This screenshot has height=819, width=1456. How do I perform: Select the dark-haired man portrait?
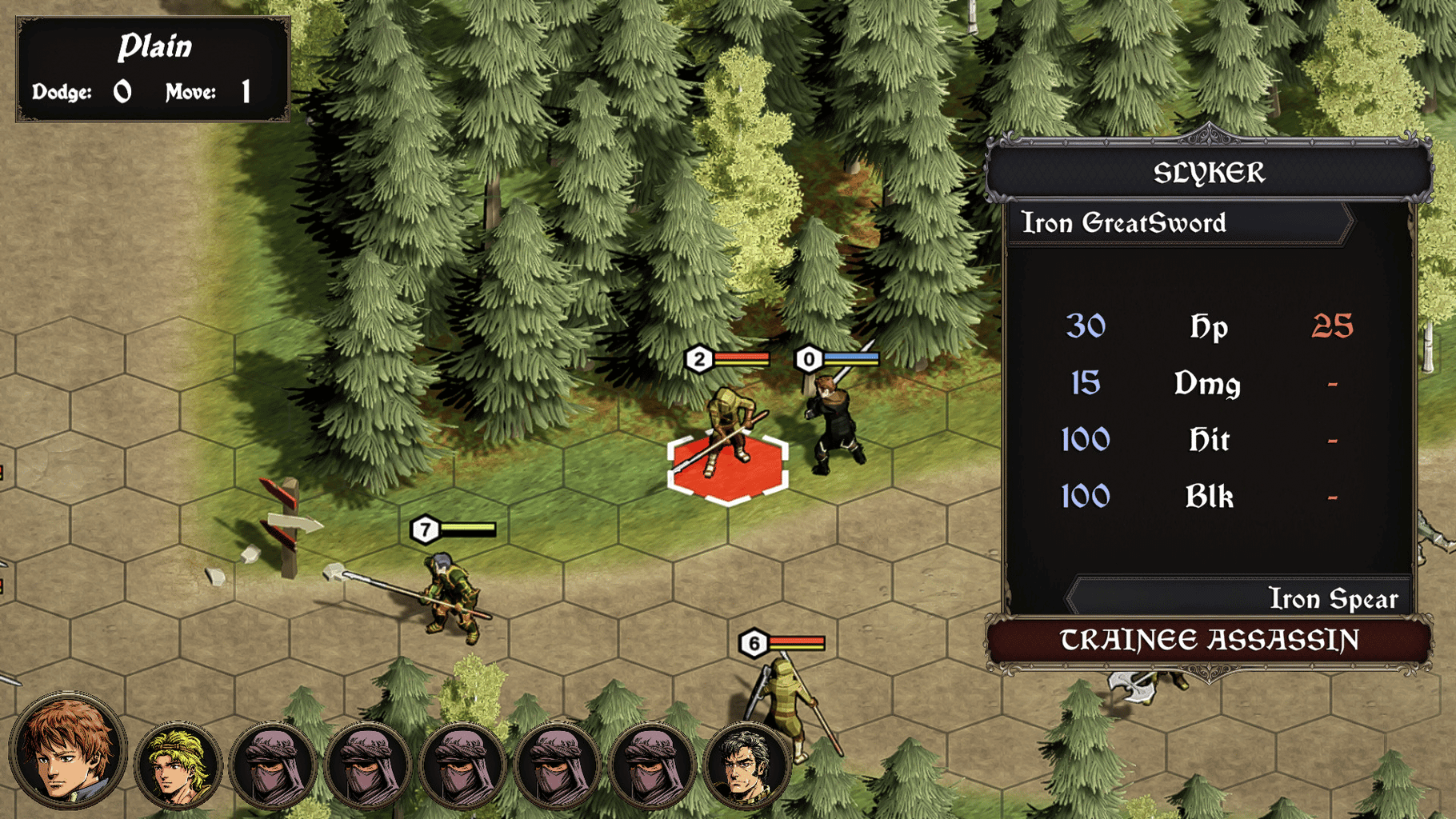[747, 765]
